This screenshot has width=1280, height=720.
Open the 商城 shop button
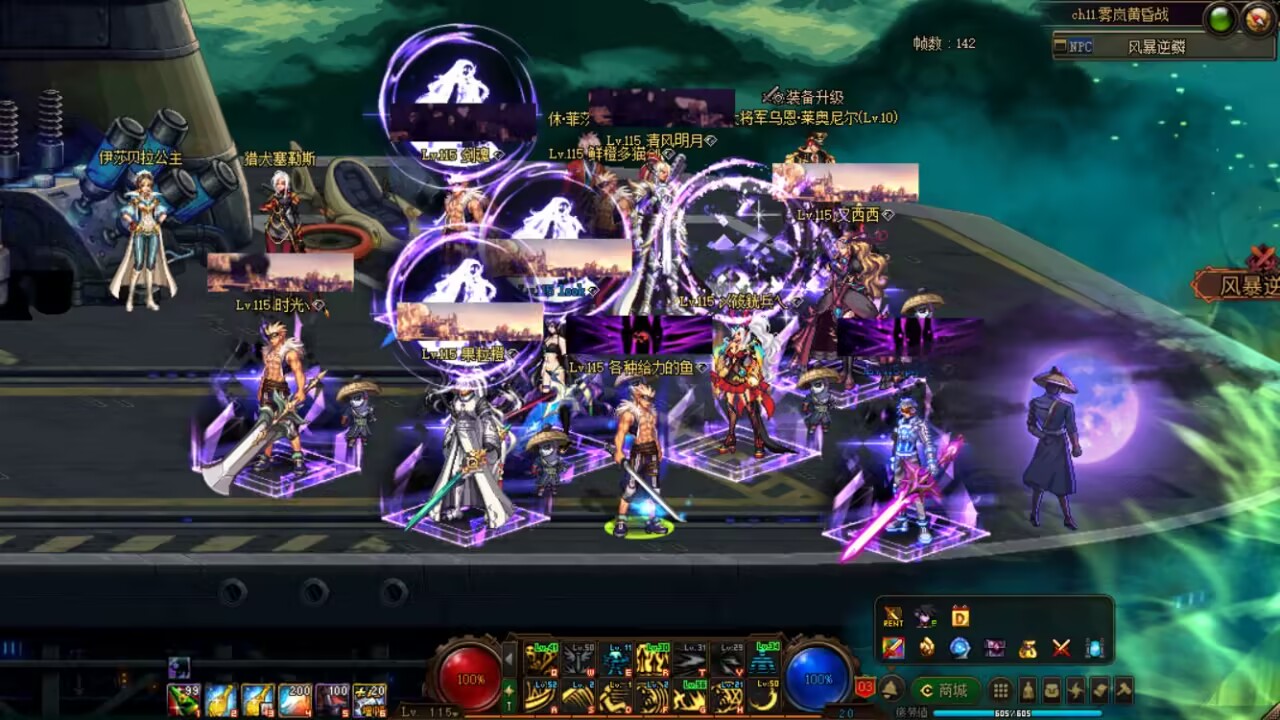tap(944, 690)
